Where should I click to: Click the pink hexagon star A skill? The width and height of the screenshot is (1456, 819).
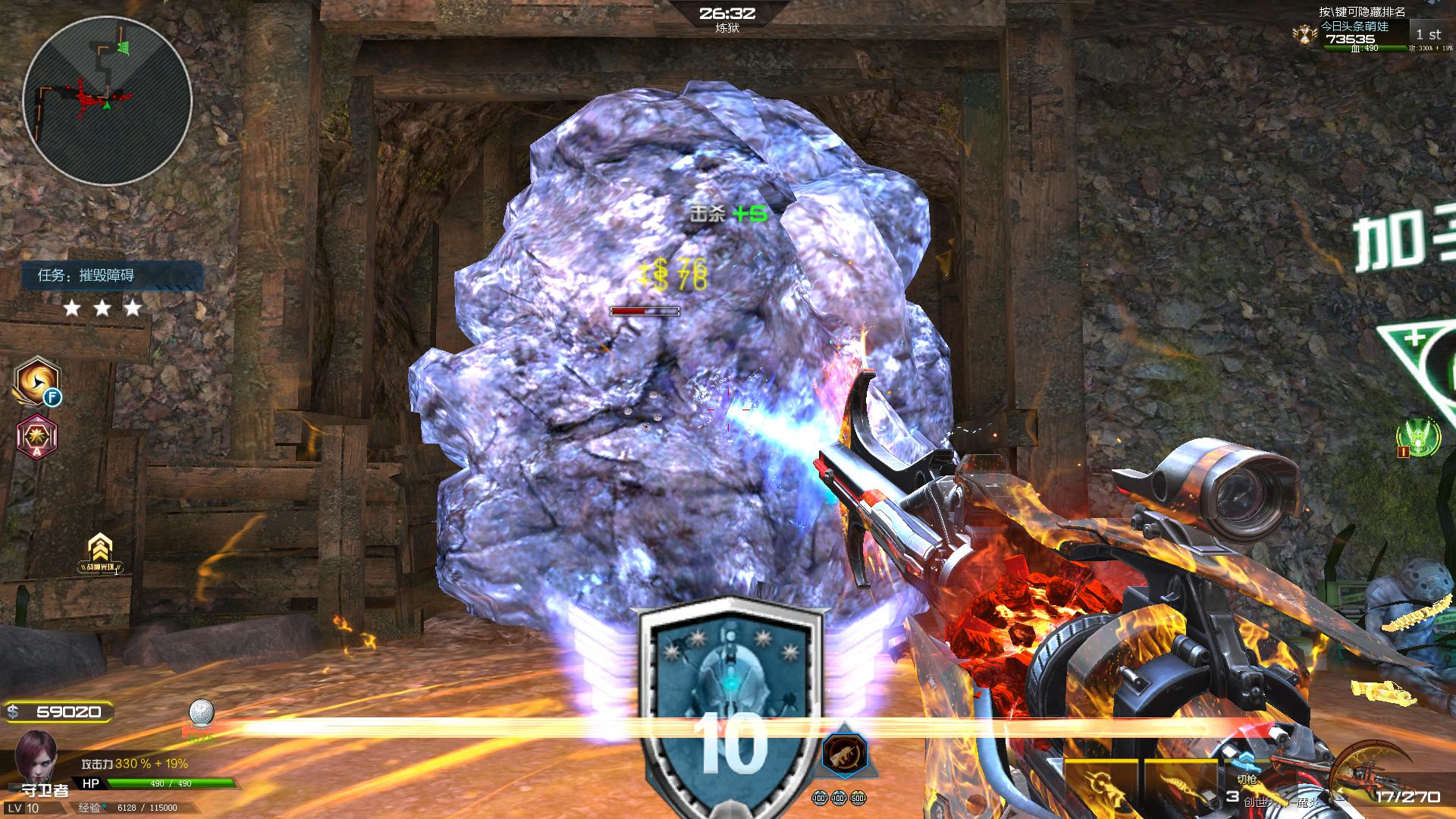(x=36, y=438)
